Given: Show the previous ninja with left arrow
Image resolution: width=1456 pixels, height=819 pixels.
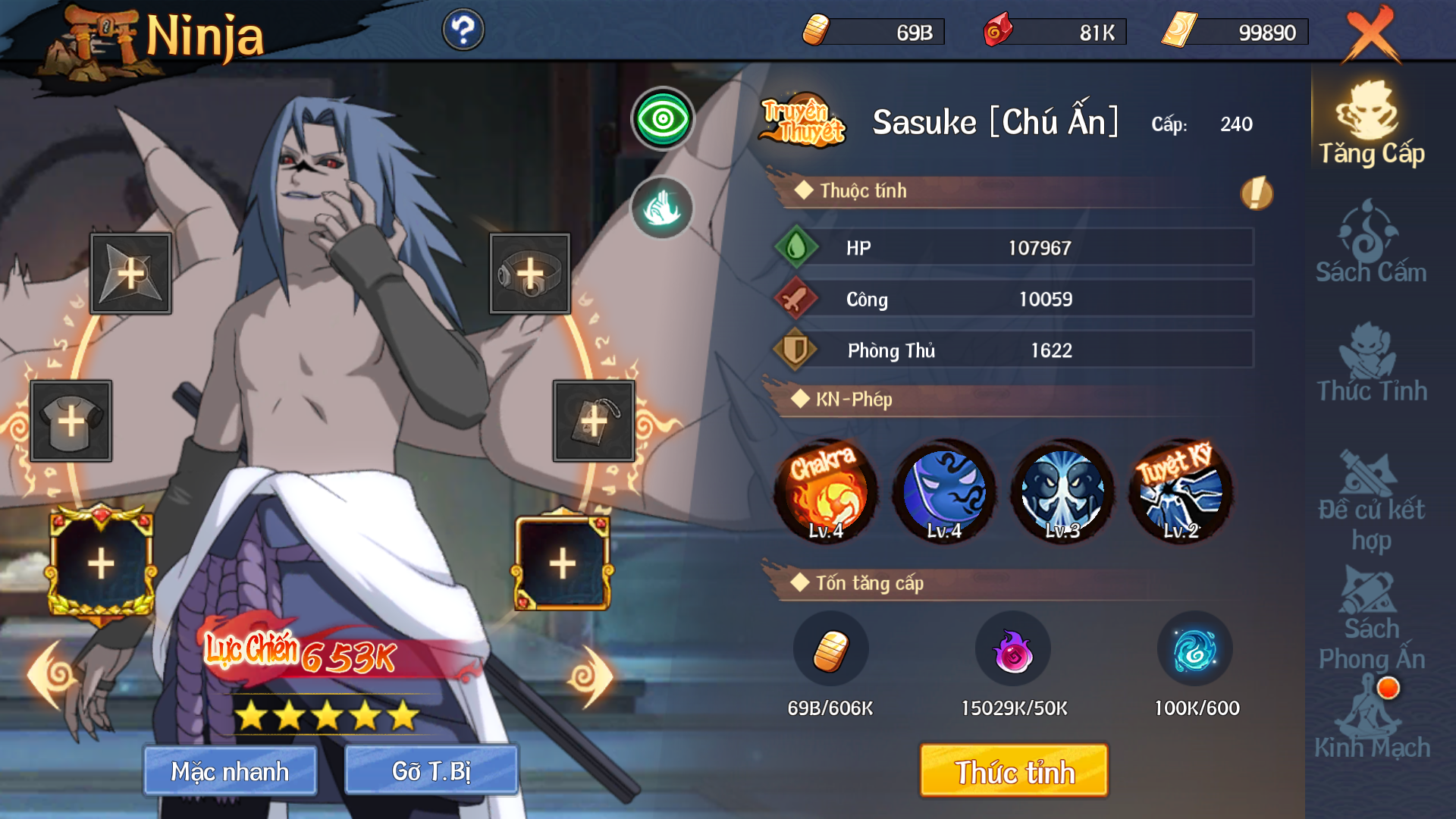Looking at the screenshot, I should coord(52,675).
